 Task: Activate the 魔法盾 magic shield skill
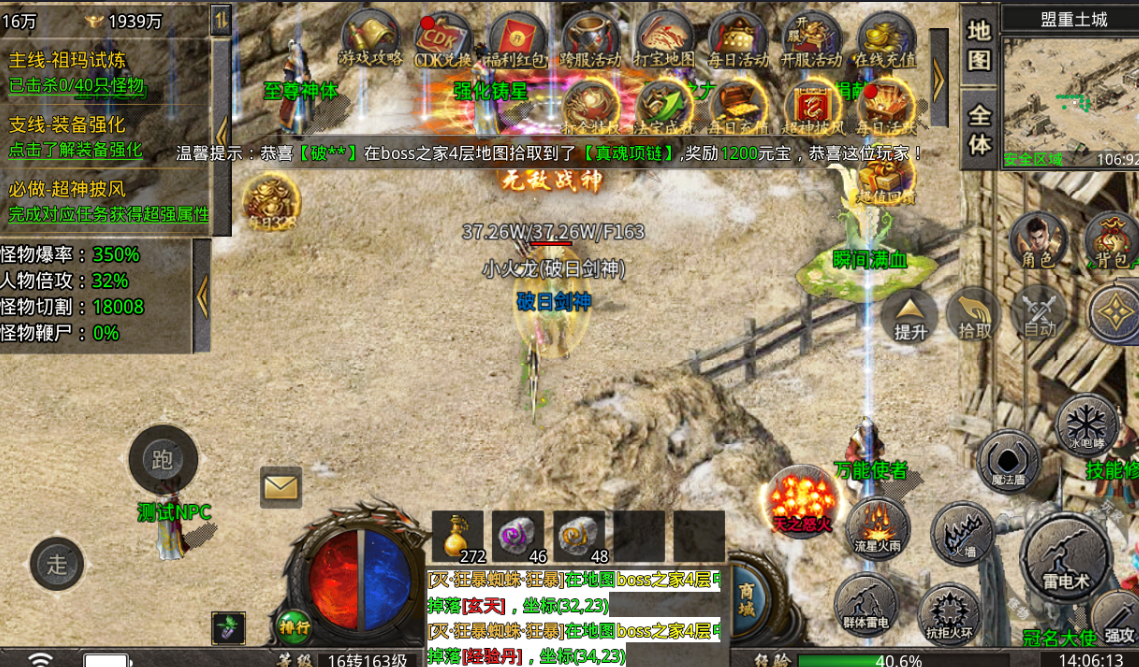(x=1008, y=462)
